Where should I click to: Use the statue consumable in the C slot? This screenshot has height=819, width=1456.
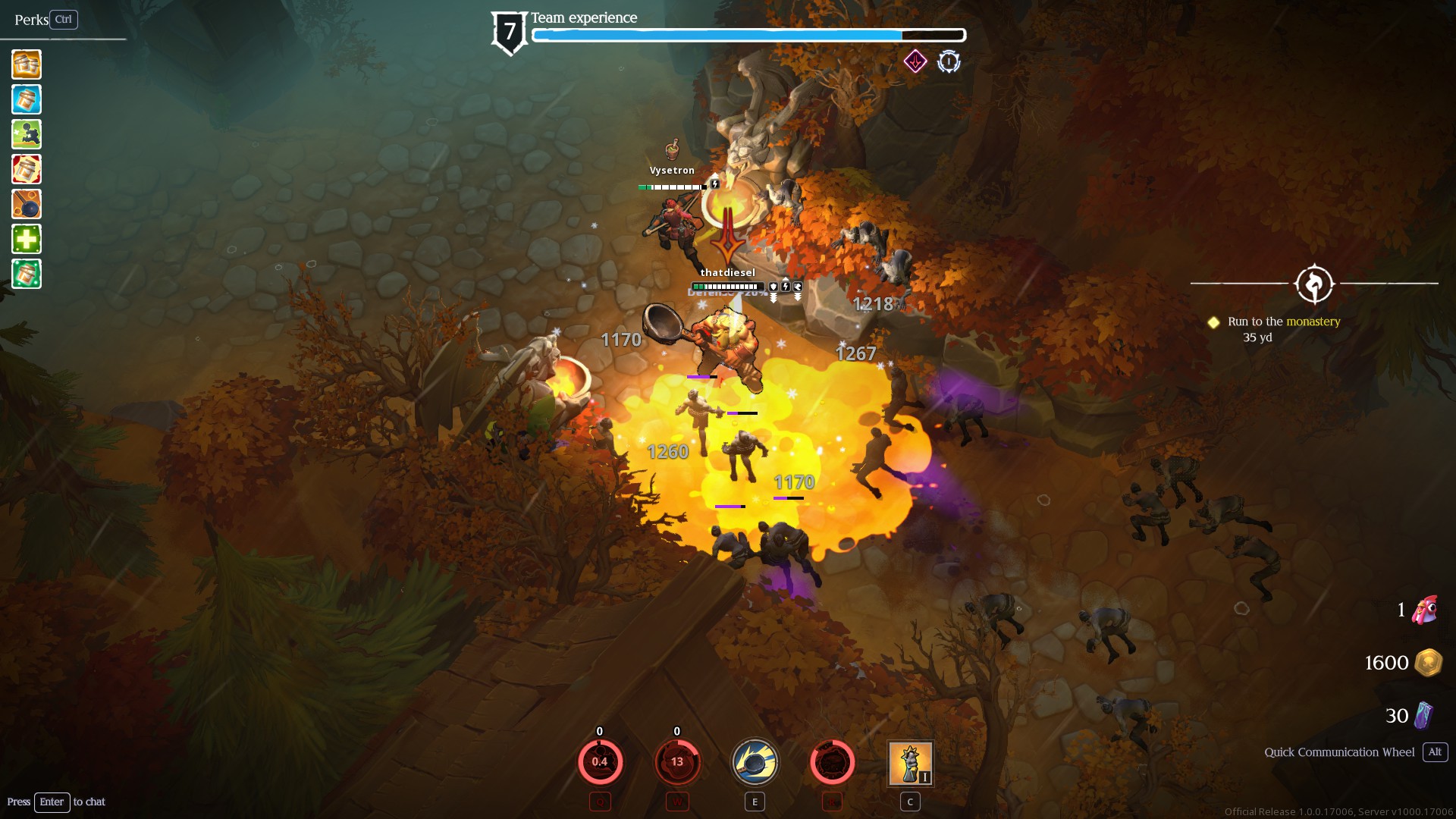click(910, 763)
